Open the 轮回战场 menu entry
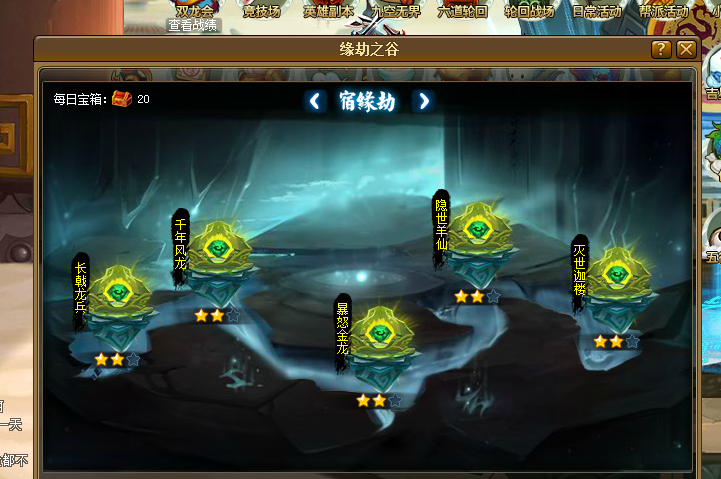This screenshot has width=721, height=479. tap(530, 12)
